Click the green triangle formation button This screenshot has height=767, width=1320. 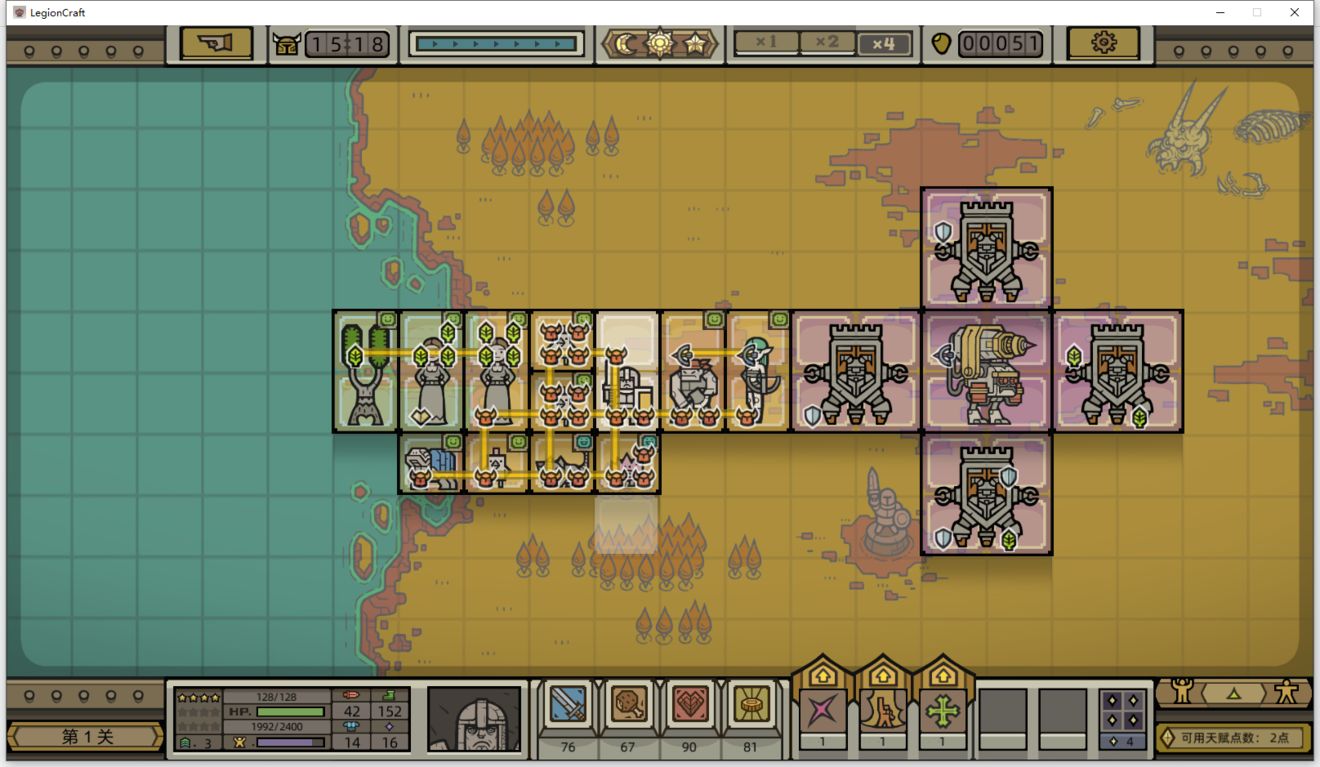point(1234,692)
